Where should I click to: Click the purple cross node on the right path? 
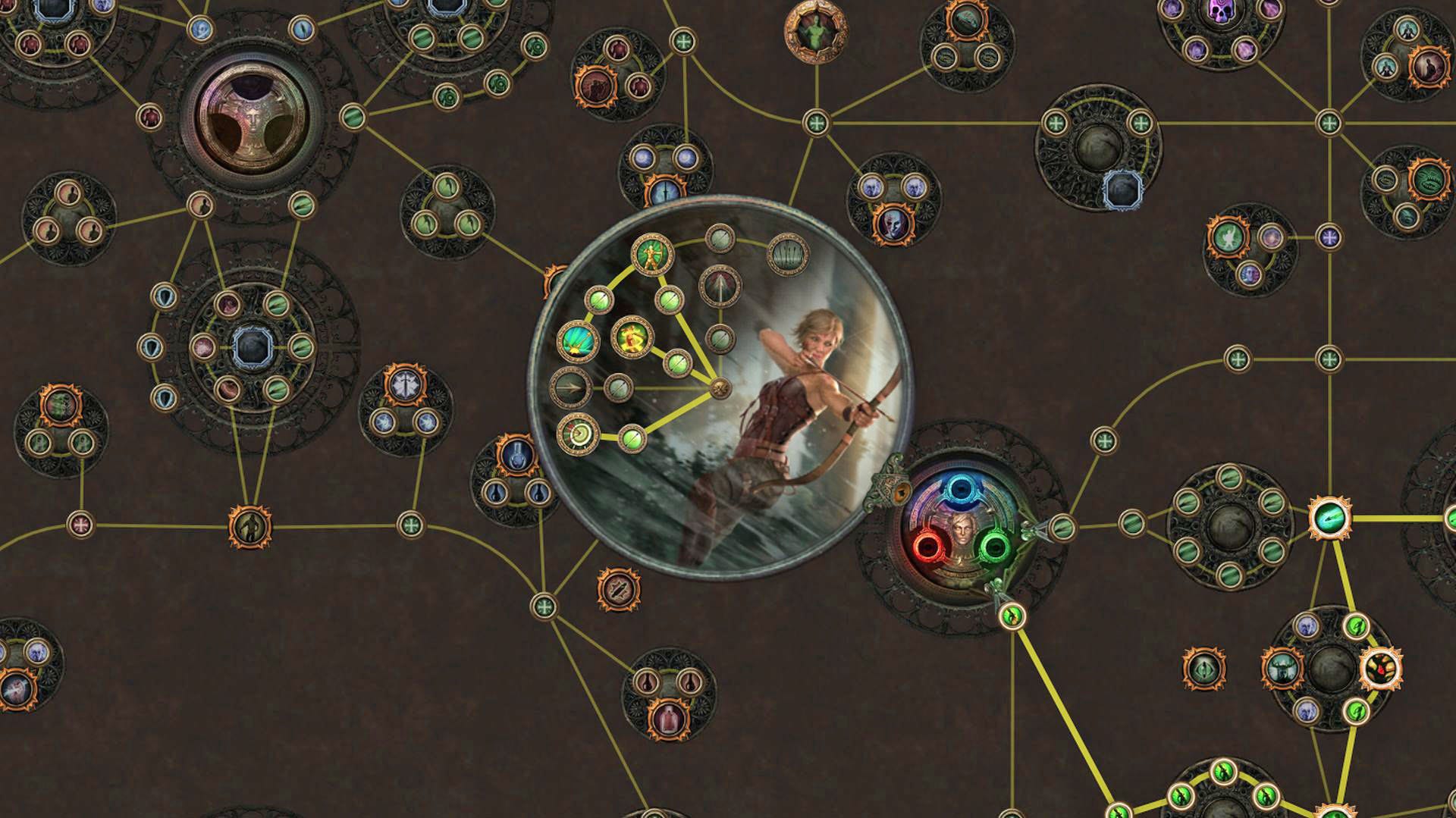pos(1330,237)
